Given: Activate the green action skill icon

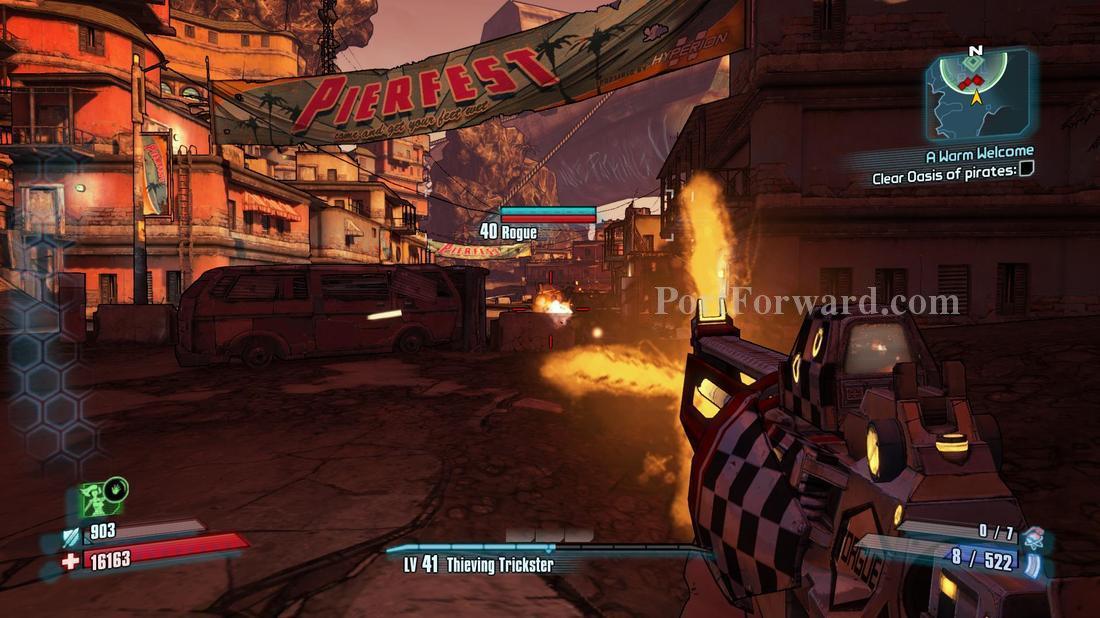Looking at the screenshot, I should [99, 500].
